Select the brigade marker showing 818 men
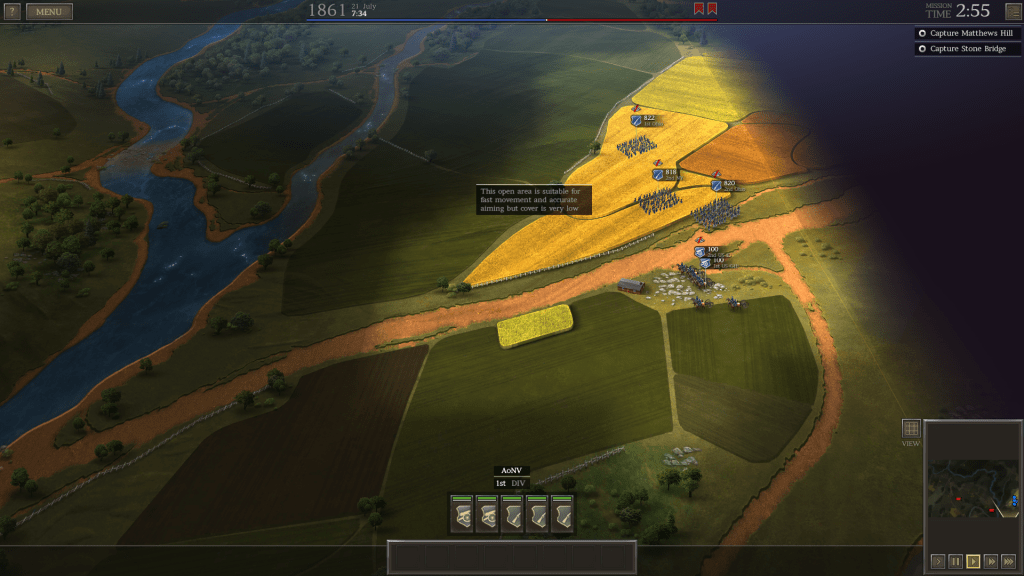 (658, 174)
